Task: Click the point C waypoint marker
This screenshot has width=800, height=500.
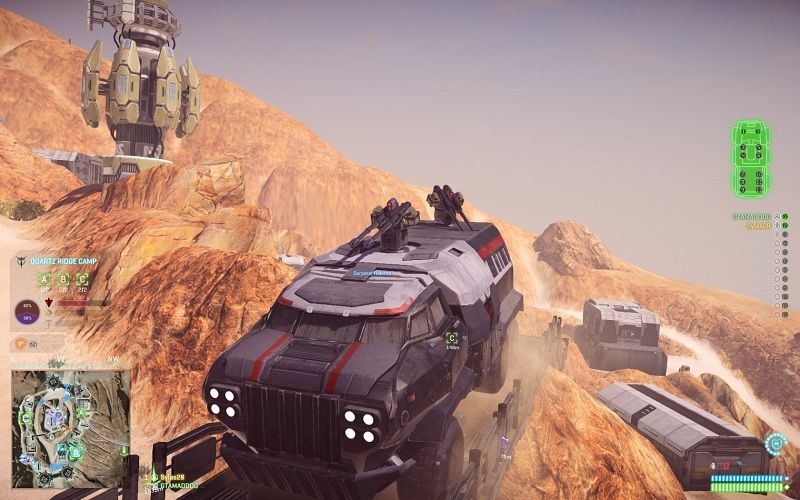Action: click(x=452, y=338)
